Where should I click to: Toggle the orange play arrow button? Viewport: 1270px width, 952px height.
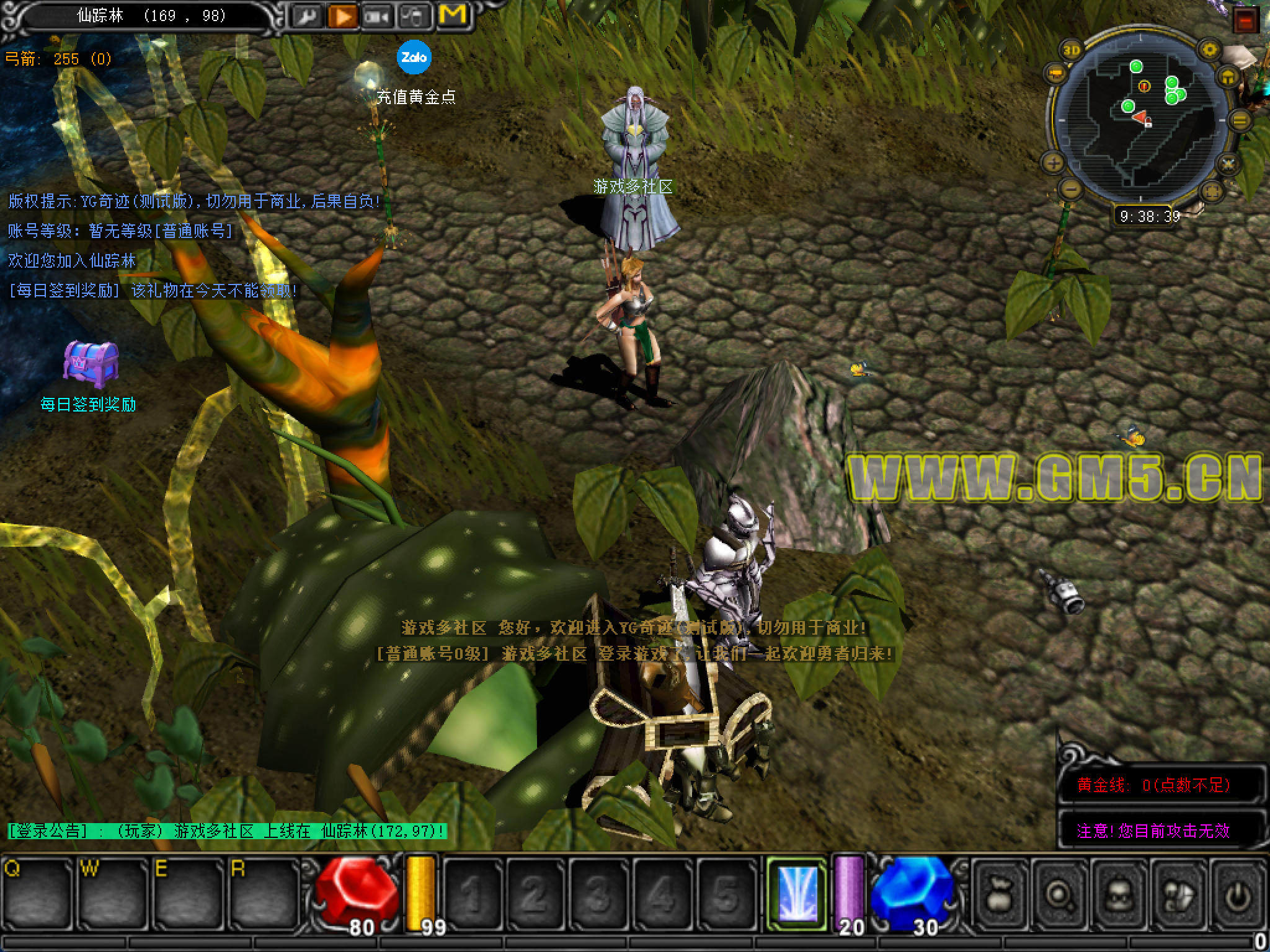coord(342,16)
